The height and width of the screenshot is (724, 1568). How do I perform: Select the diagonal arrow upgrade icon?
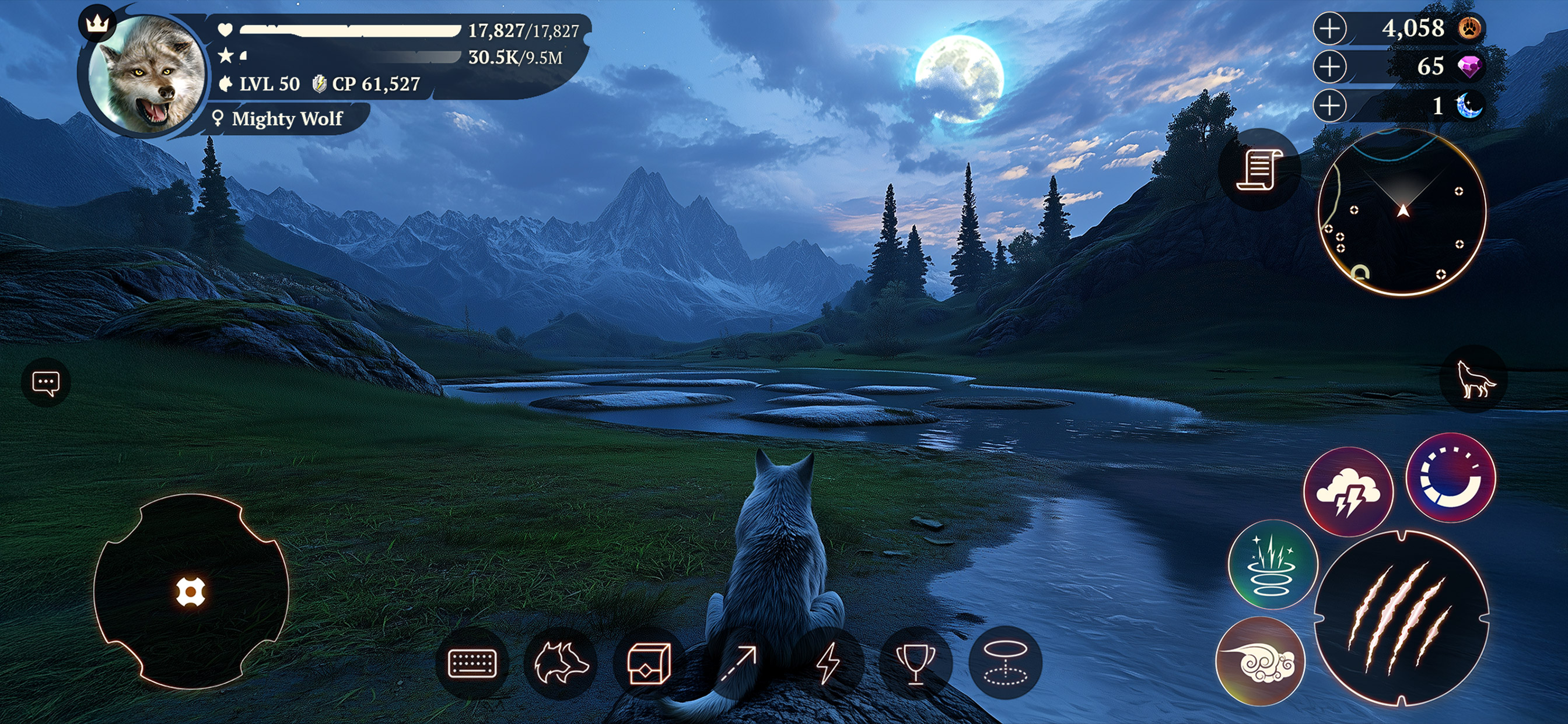(738, 663)
